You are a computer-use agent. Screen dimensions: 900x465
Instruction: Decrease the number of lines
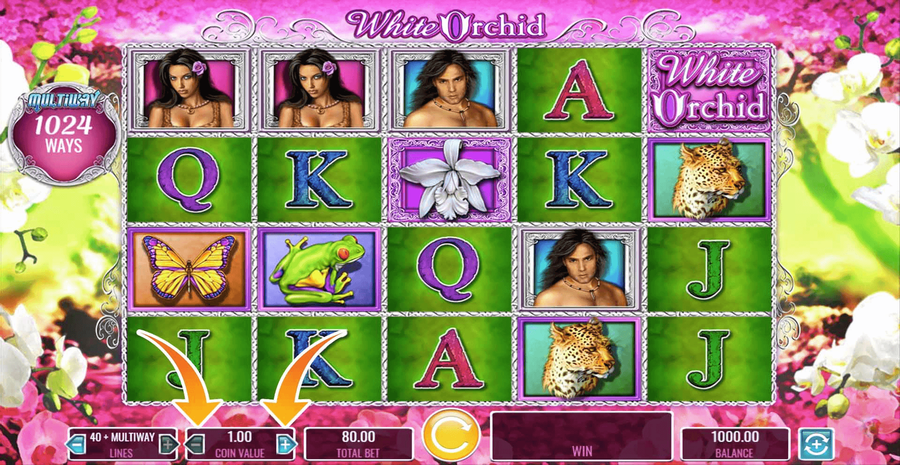75,443
